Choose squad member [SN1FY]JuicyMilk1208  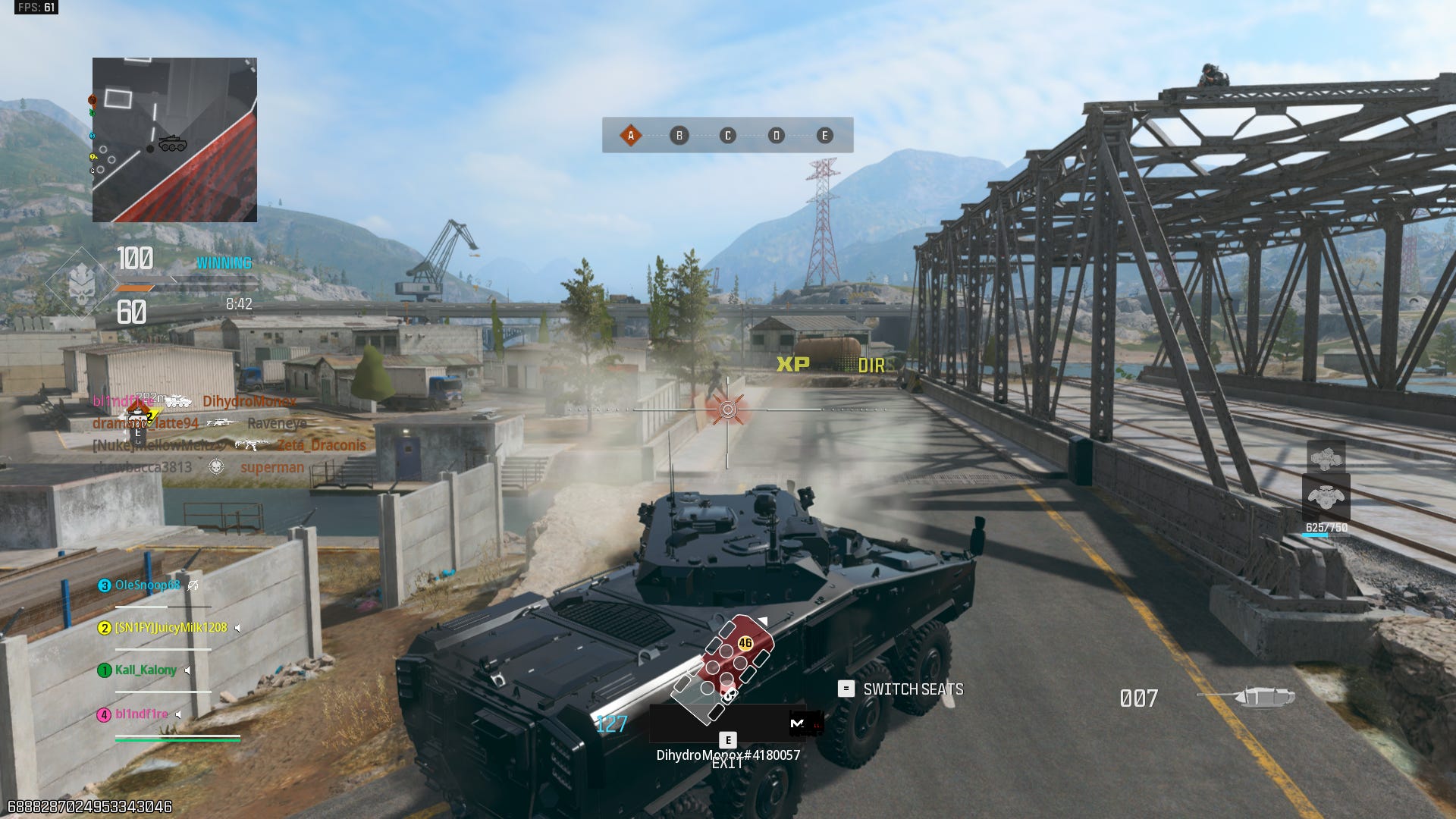pos(170,627)
